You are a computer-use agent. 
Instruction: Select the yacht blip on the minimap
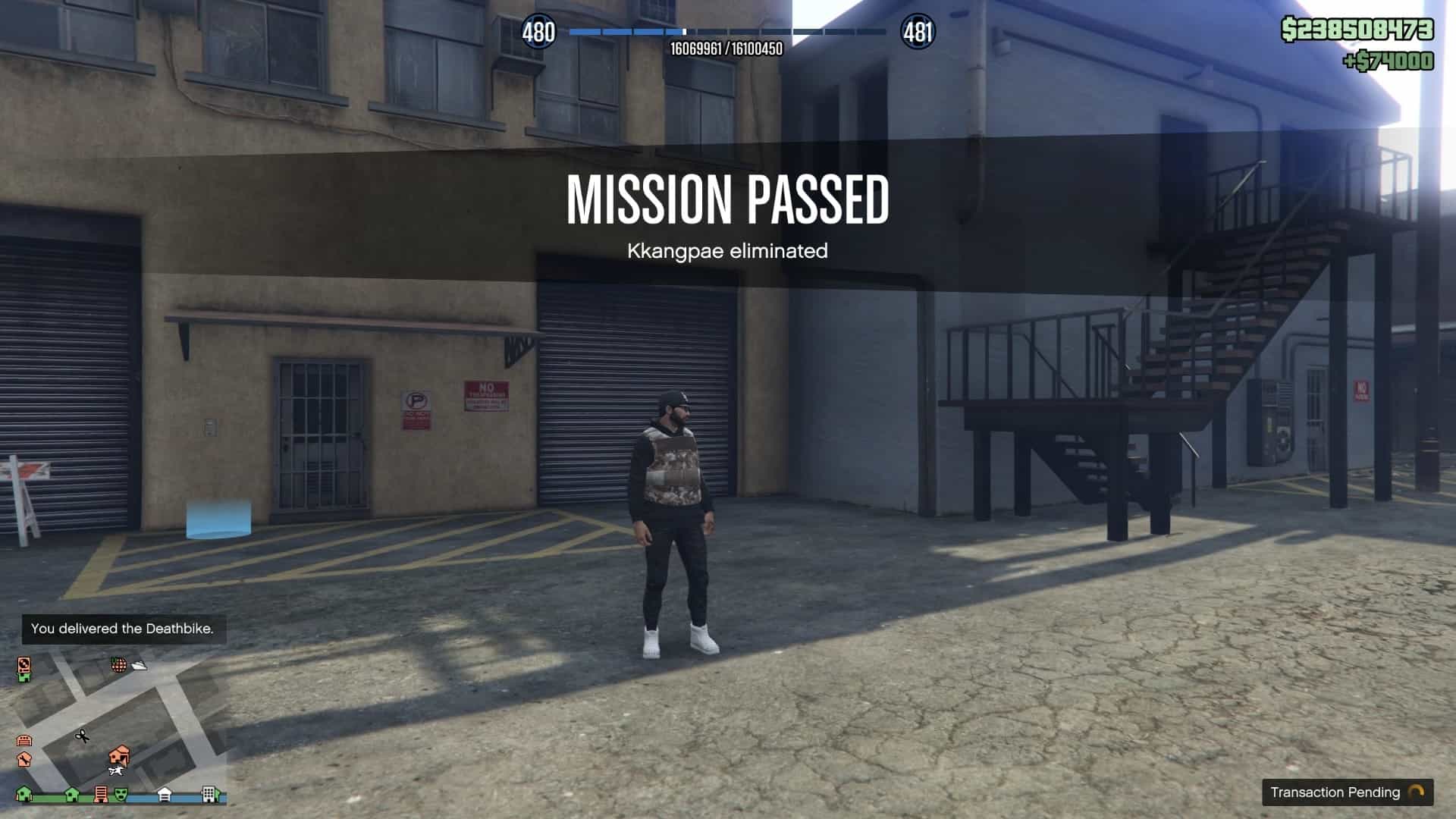pyautogui.click(x=140, y=666)
